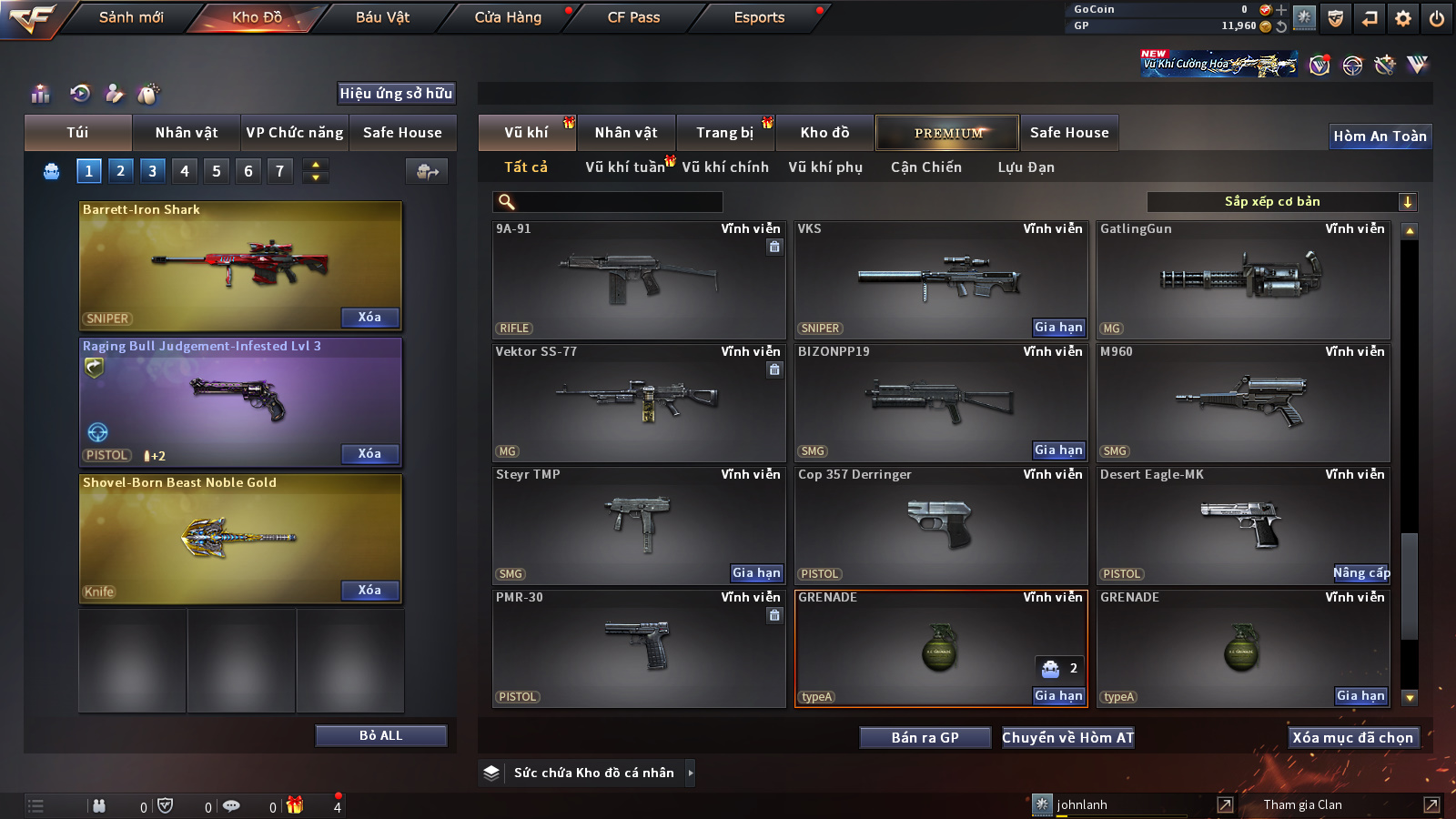Select the GatlingGun weapon tile
Screen dimensions: 1456x819
pyautogui.click(x=1243, y=280)
